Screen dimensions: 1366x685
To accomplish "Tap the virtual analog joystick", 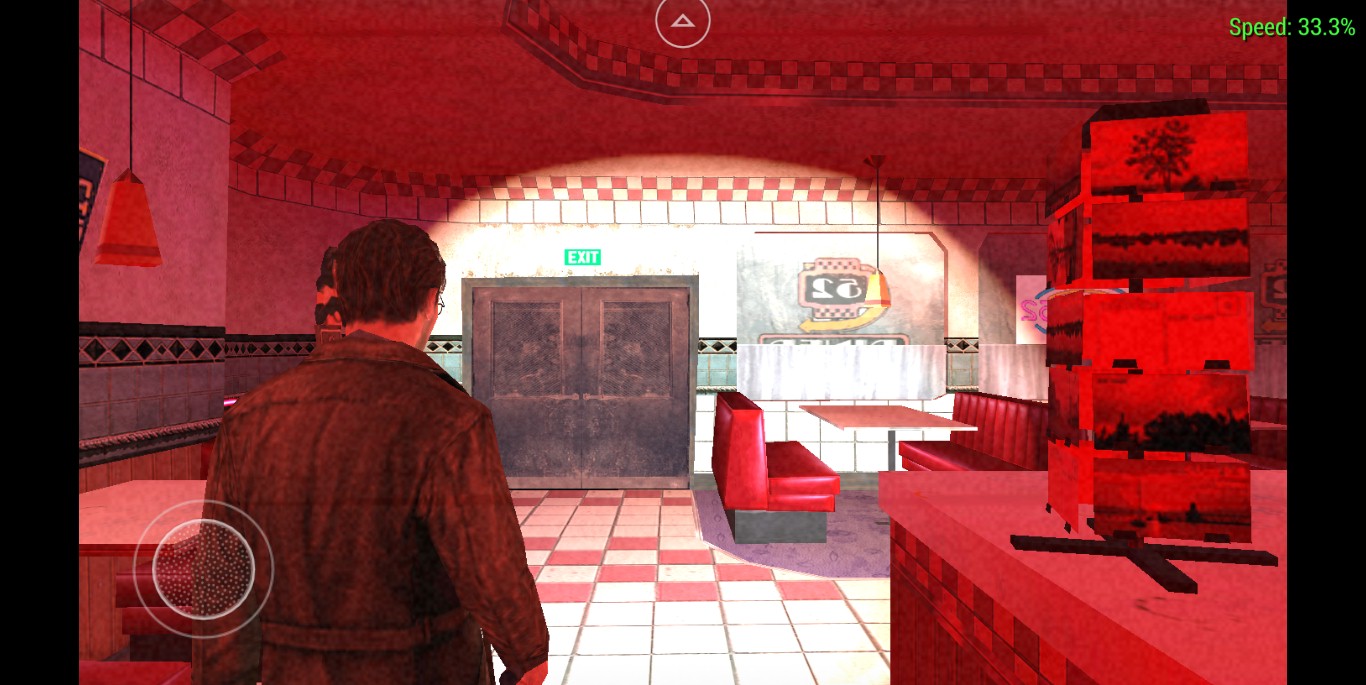I will (203, 569).
